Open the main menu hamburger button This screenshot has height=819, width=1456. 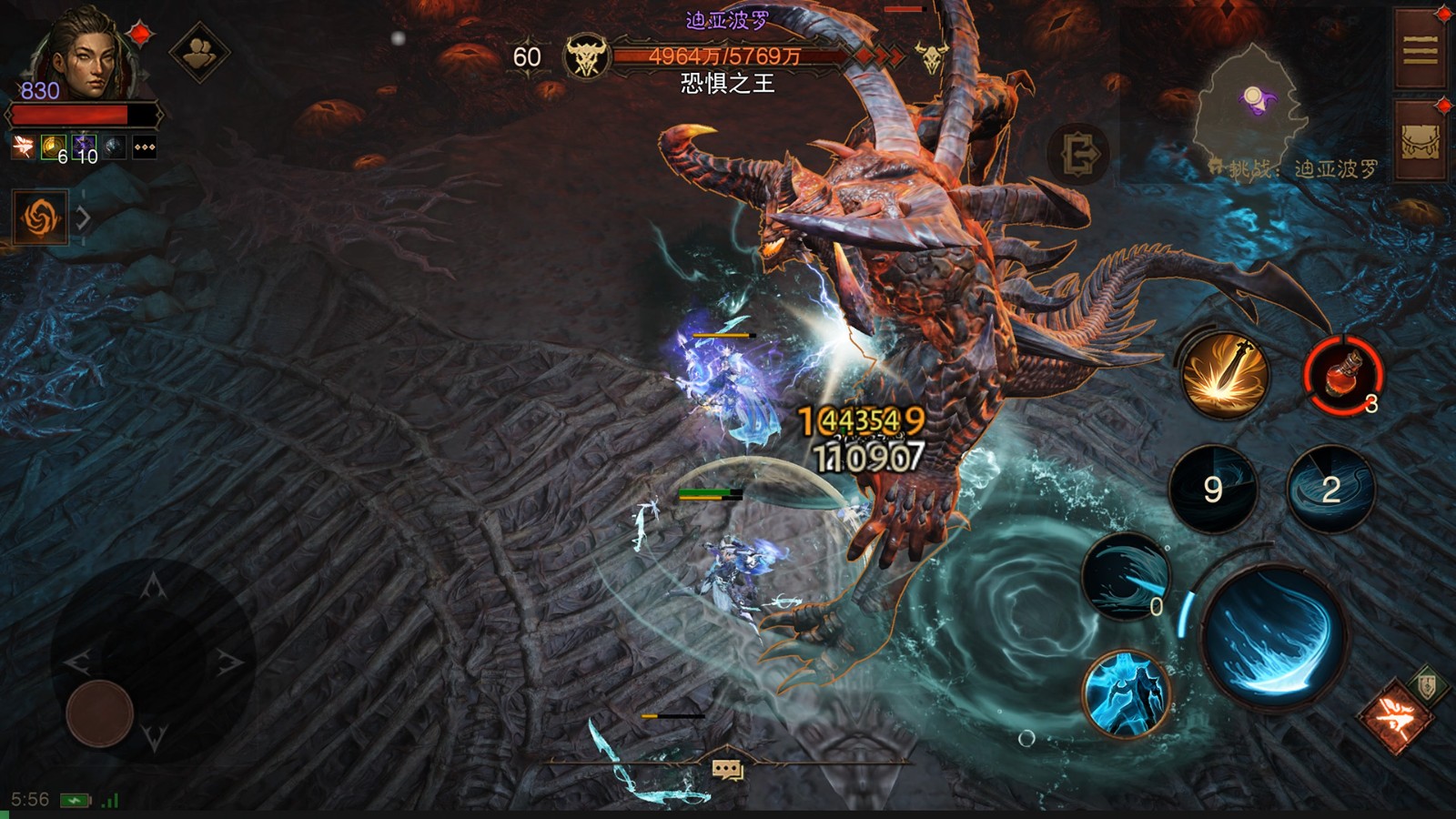(x=1420, y=50)
